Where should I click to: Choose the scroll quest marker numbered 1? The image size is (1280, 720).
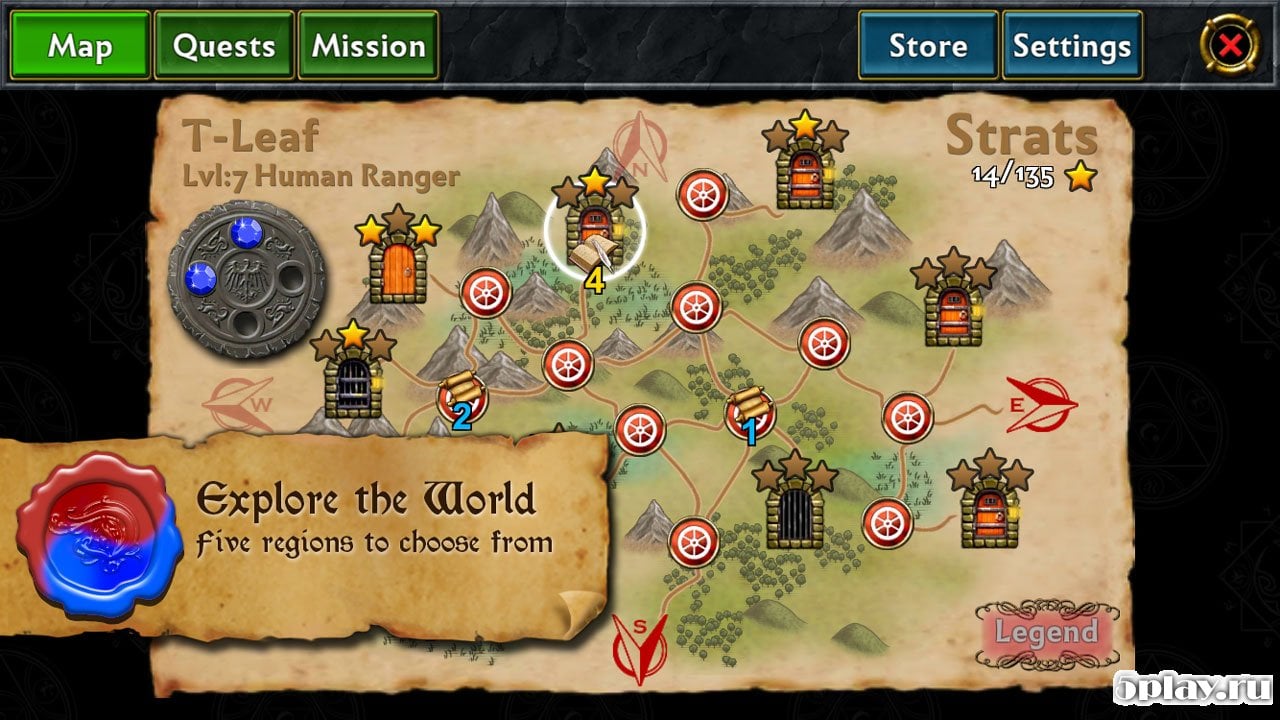pos(749,412)
